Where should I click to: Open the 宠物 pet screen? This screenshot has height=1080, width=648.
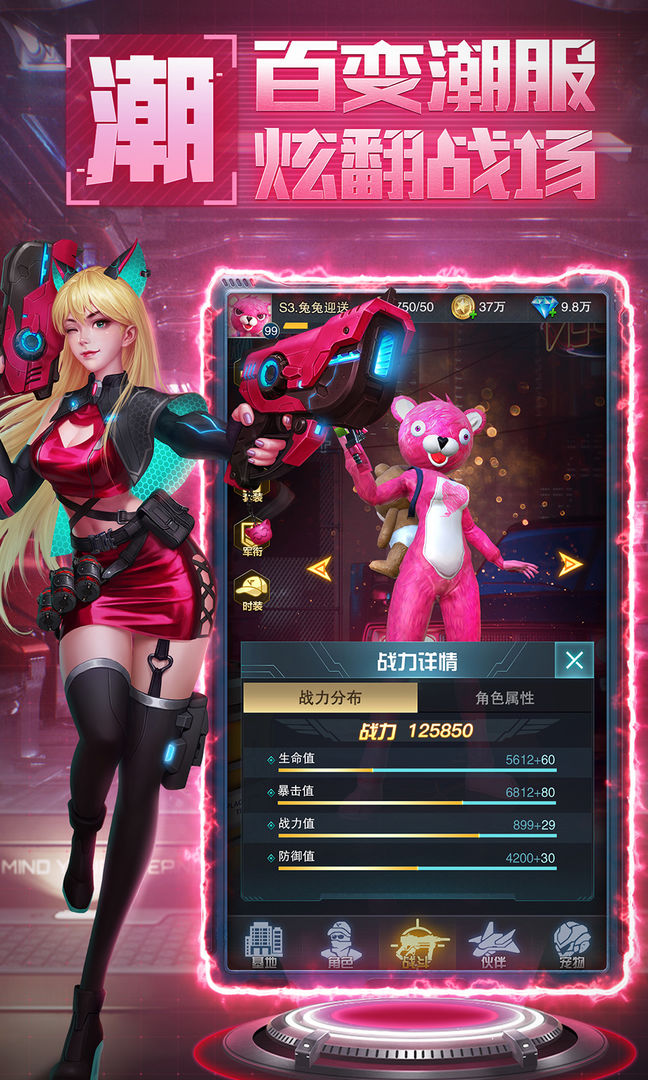pyautogui.click(x=572, y=945)
